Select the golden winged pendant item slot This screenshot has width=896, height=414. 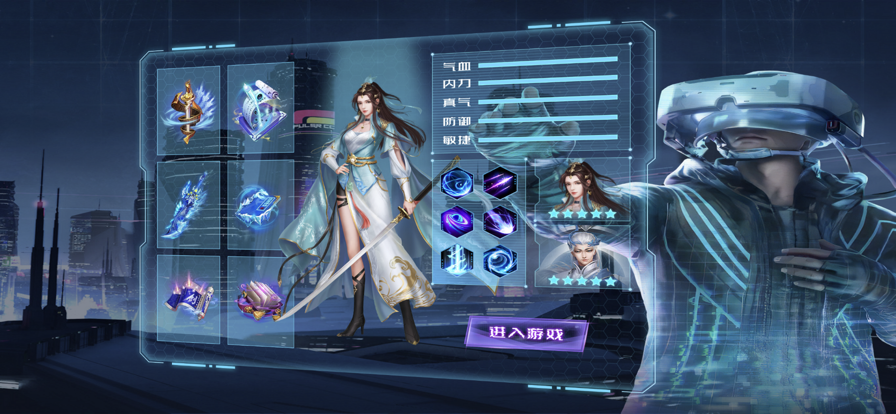[189, 110]
